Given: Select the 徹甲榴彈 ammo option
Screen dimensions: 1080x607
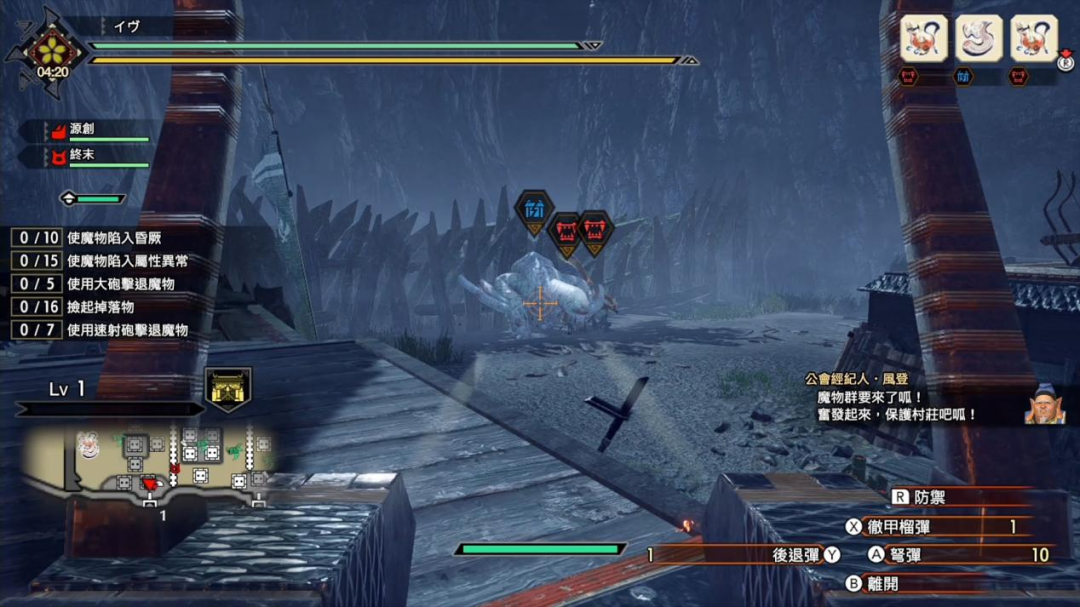Looking at the screenshot, I should [x=940, y=526].
